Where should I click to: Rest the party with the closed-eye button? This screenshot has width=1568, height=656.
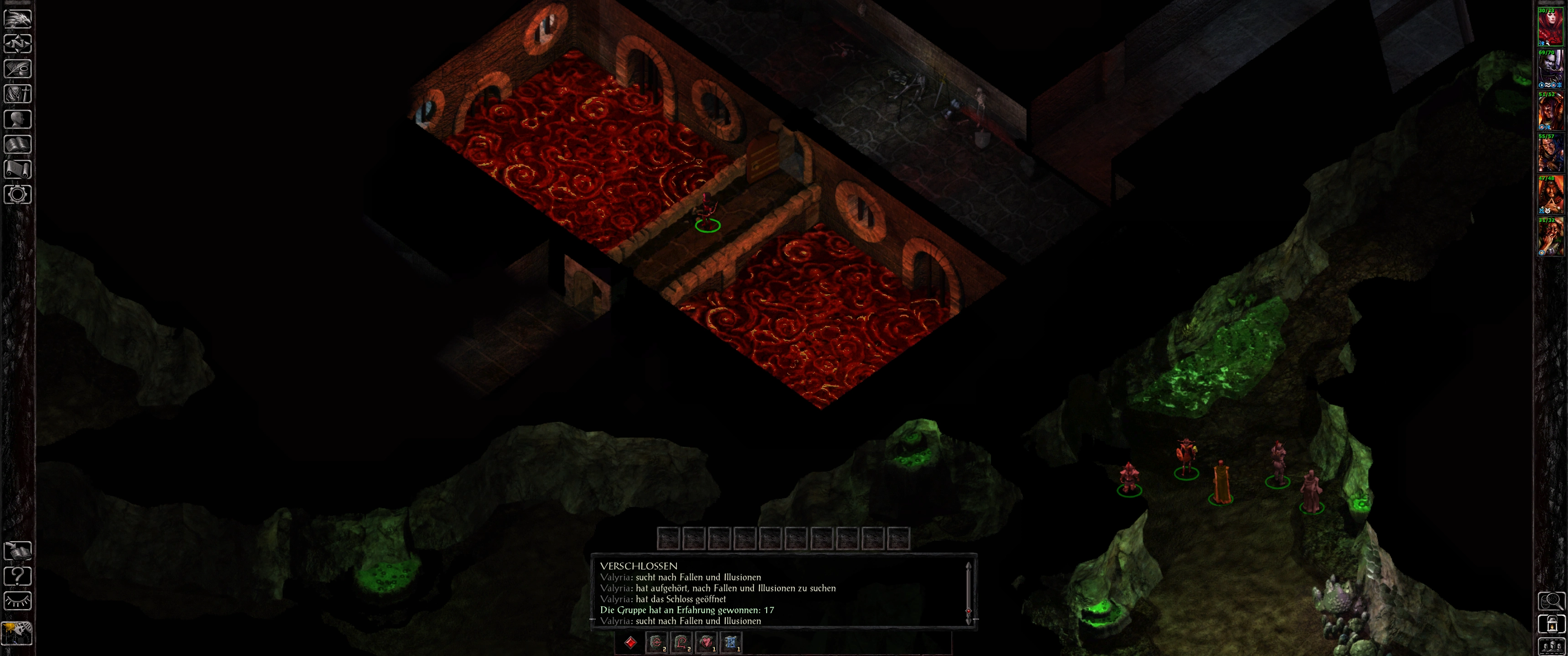[x=18, y=601]
